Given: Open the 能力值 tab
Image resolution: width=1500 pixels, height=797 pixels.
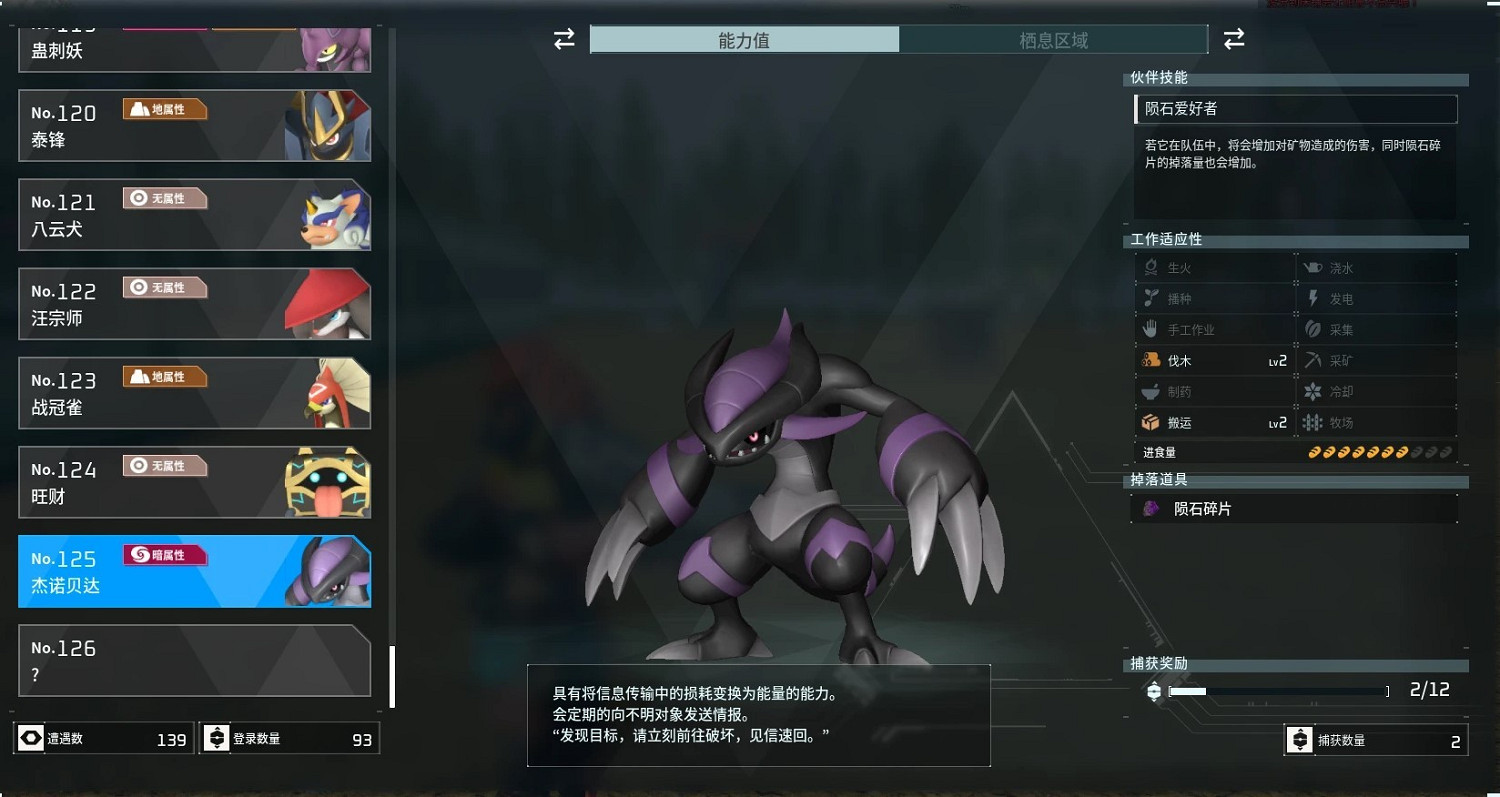Looking at the screenshot, I should [x=746, y=41].
